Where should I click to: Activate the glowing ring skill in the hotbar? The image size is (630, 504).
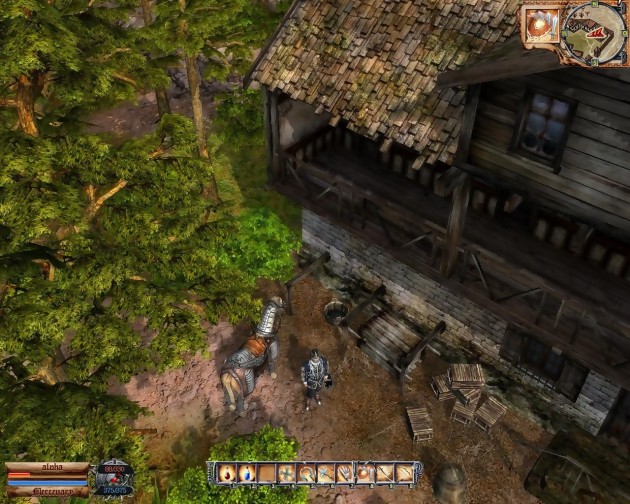(x=366, y=473)
